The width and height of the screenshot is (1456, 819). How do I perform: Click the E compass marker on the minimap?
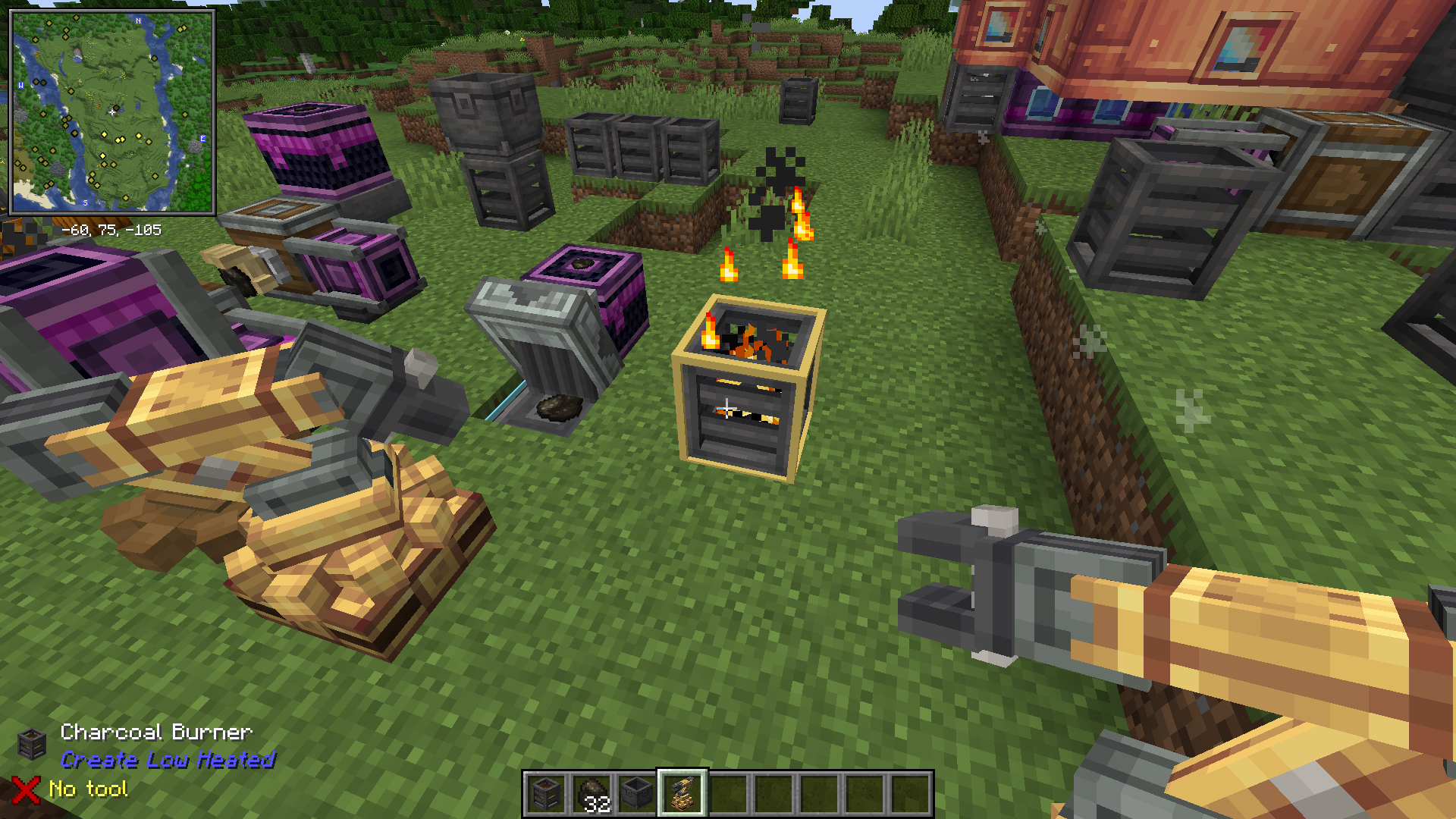(202, 139)
